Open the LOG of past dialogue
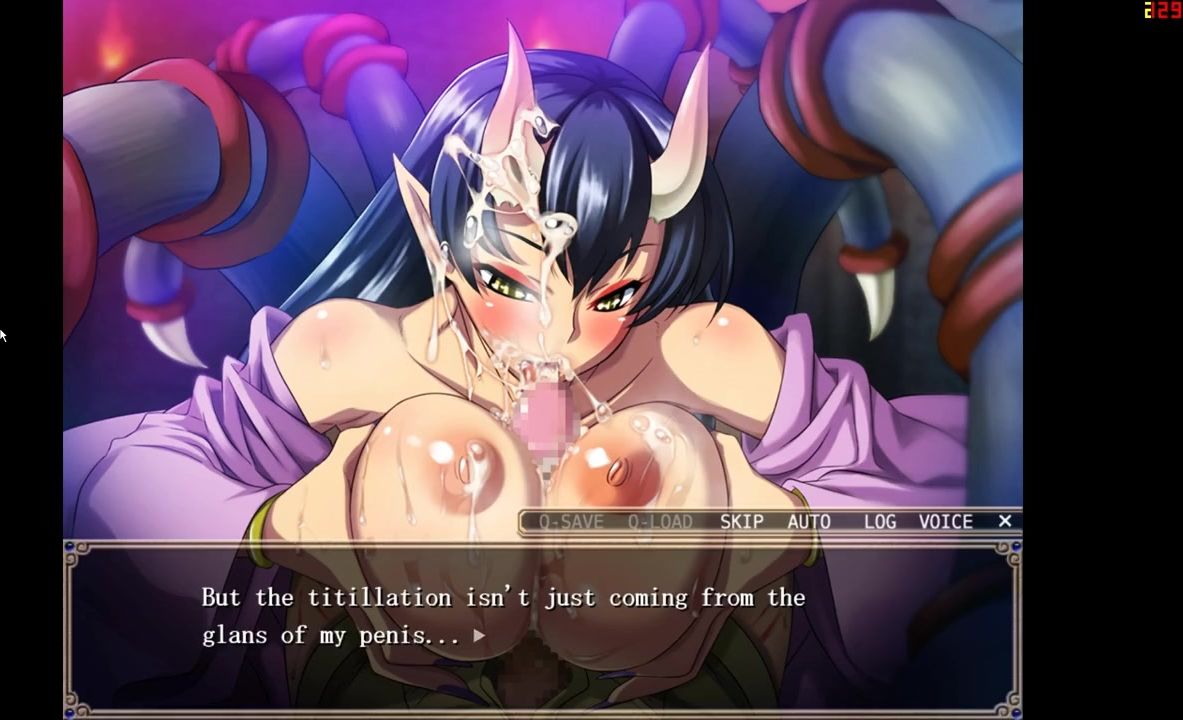This screenshot has height=720, width=1183. 880,522
